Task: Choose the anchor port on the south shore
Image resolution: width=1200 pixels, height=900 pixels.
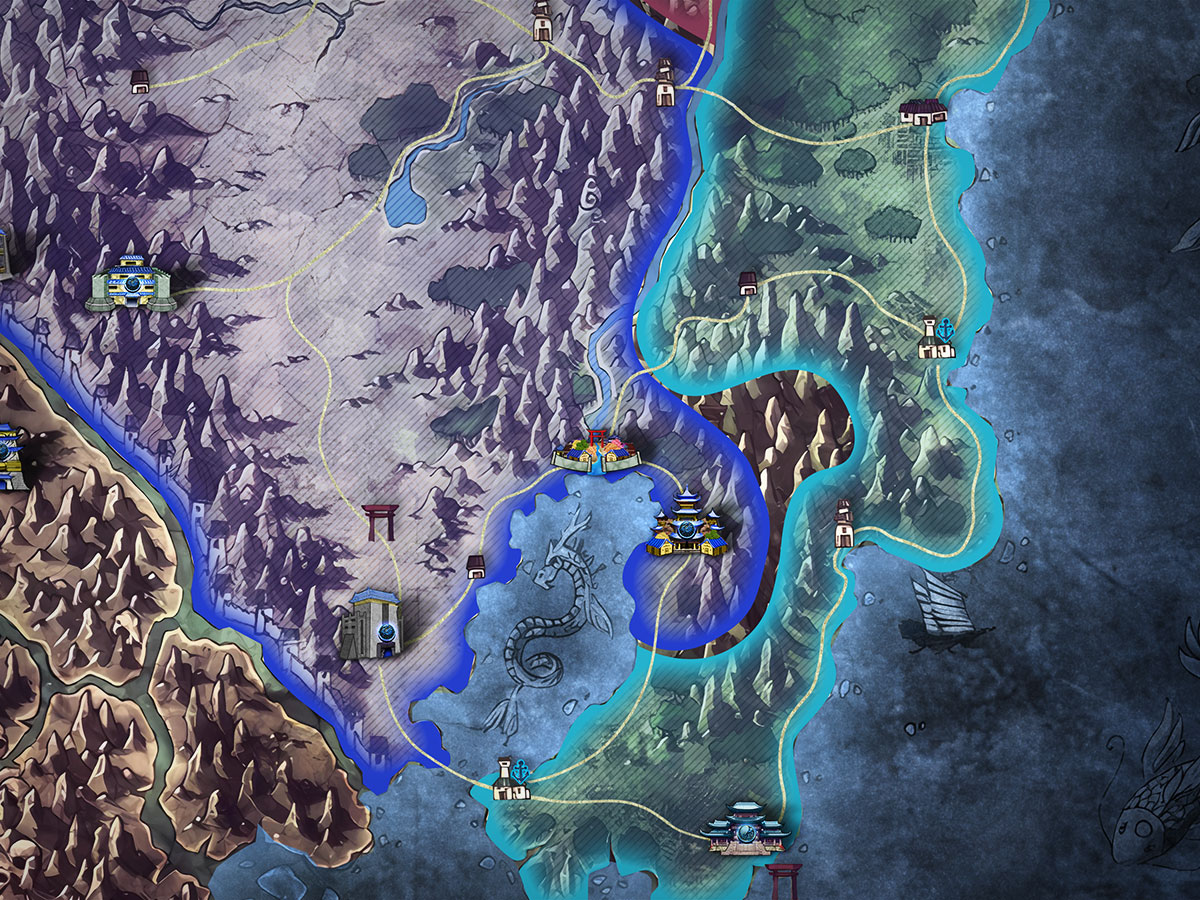Action: click(509, 779)
